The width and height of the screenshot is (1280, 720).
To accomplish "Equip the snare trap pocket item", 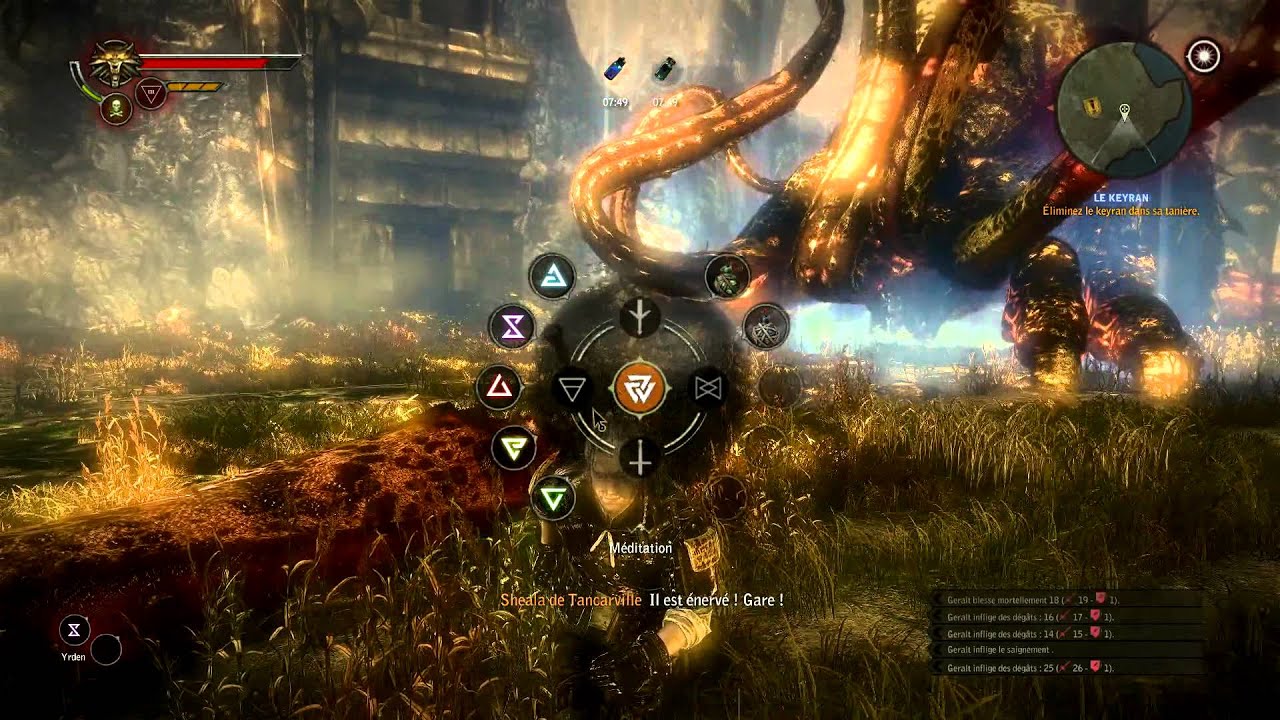I will (x=766, y=326).
